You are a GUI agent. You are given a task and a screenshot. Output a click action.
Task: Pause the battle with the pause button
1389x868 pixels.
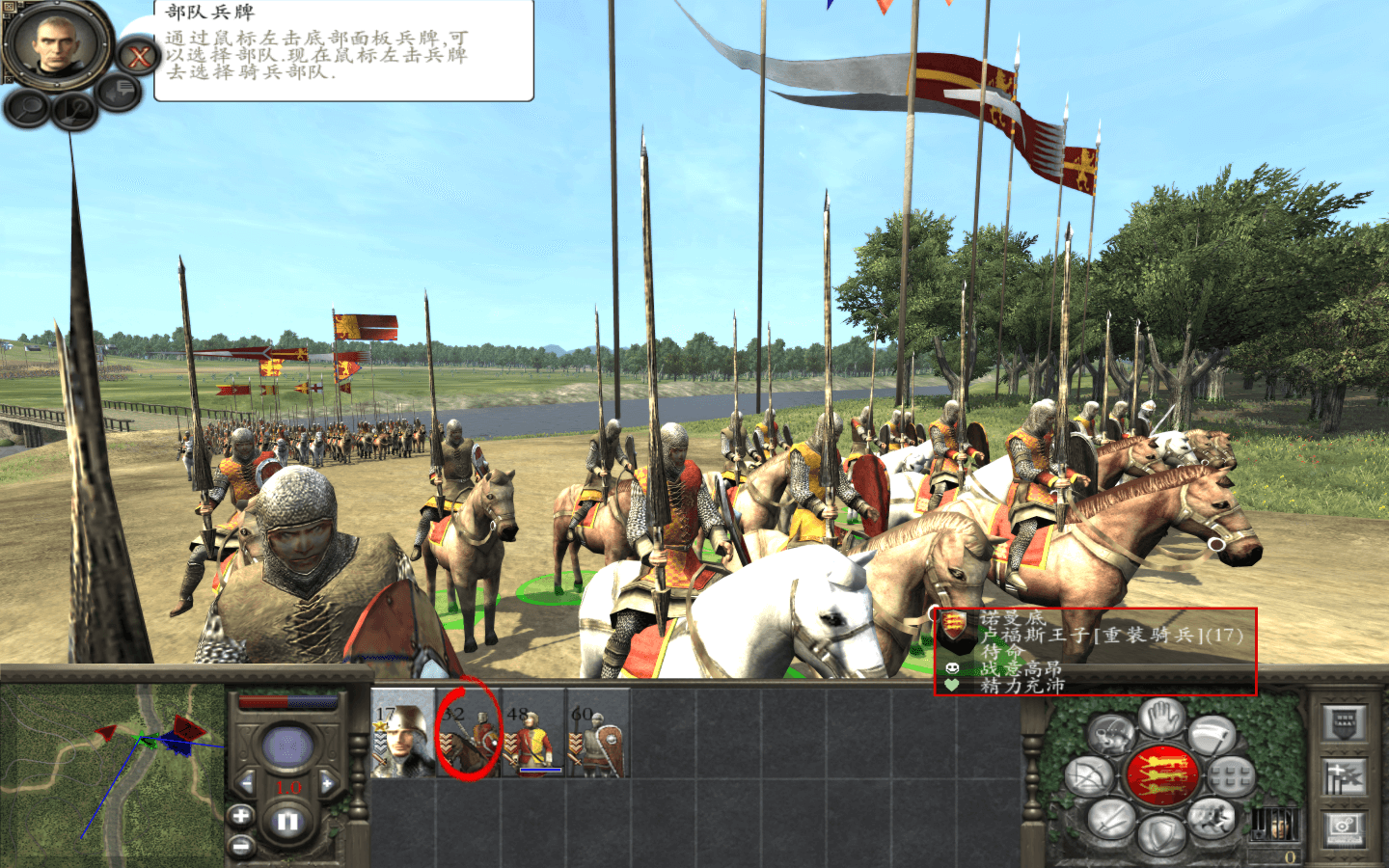pyautogui.click(x=287, y=823)
